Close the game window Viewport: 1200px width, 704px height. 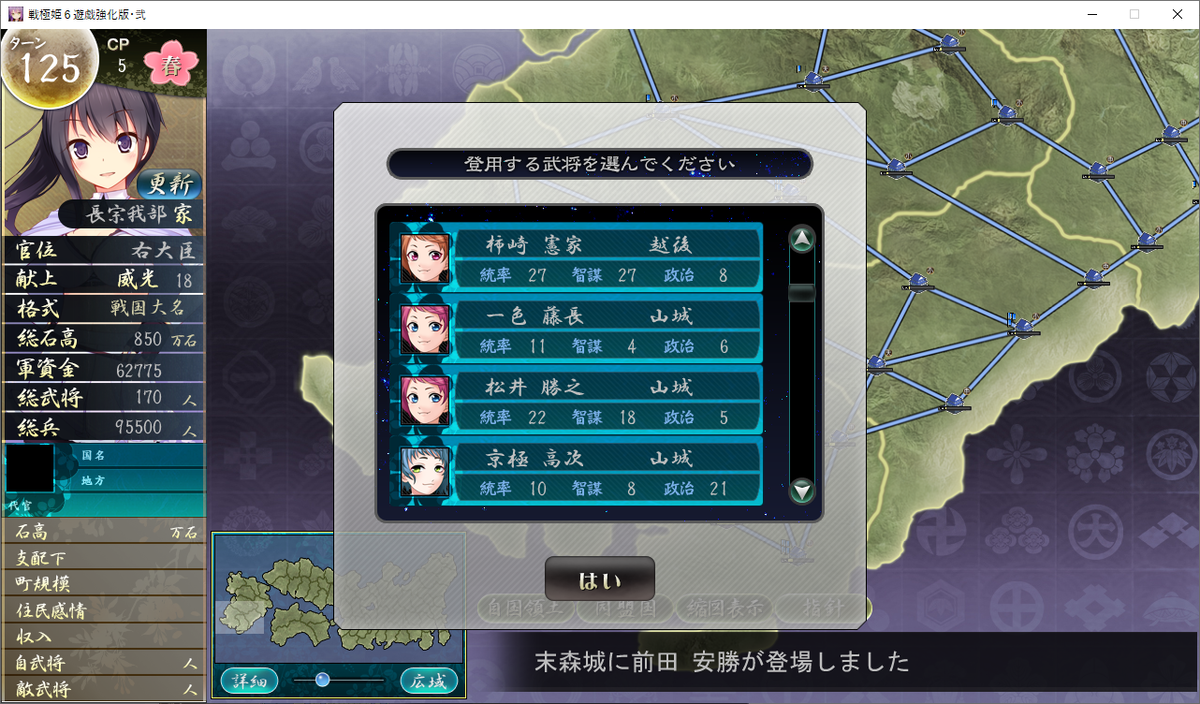click(x=1176, y=14)
